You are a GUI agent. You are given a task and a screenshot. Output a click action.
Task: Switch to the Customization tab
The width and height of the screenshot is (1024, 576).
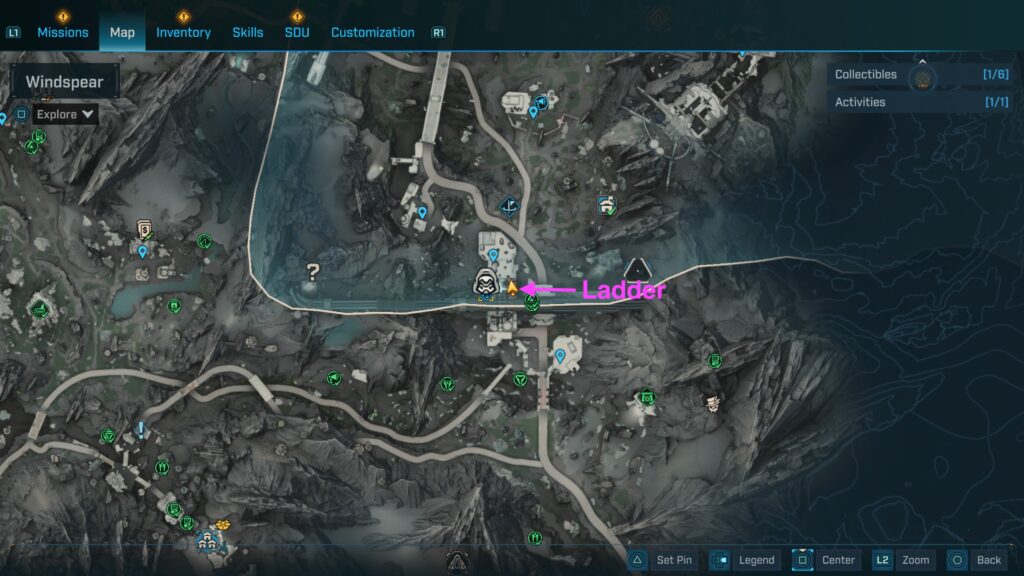[372, 32]
